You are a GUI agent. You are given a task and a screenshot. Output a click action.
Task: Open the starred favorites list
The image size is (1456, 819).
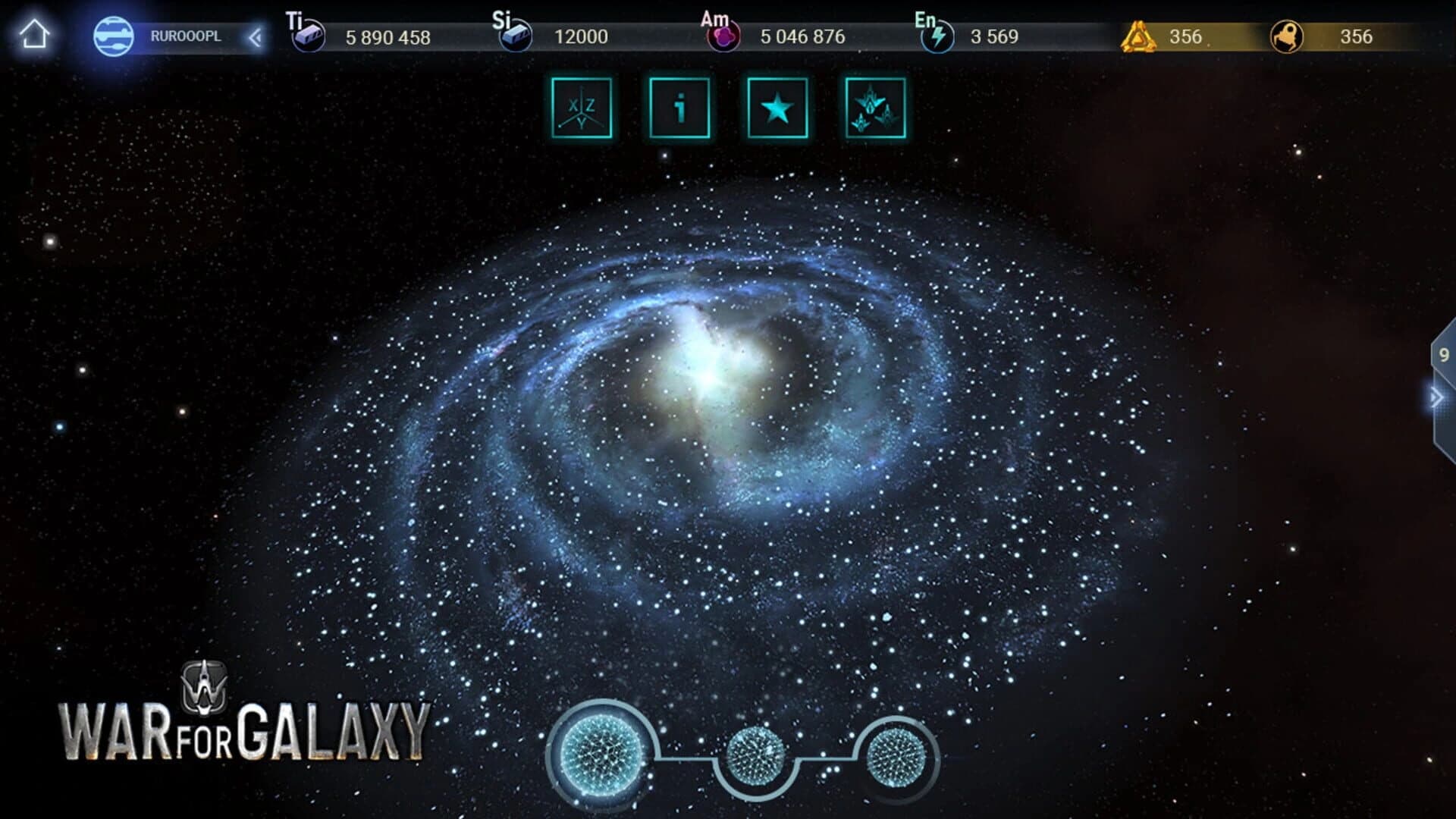779,108
